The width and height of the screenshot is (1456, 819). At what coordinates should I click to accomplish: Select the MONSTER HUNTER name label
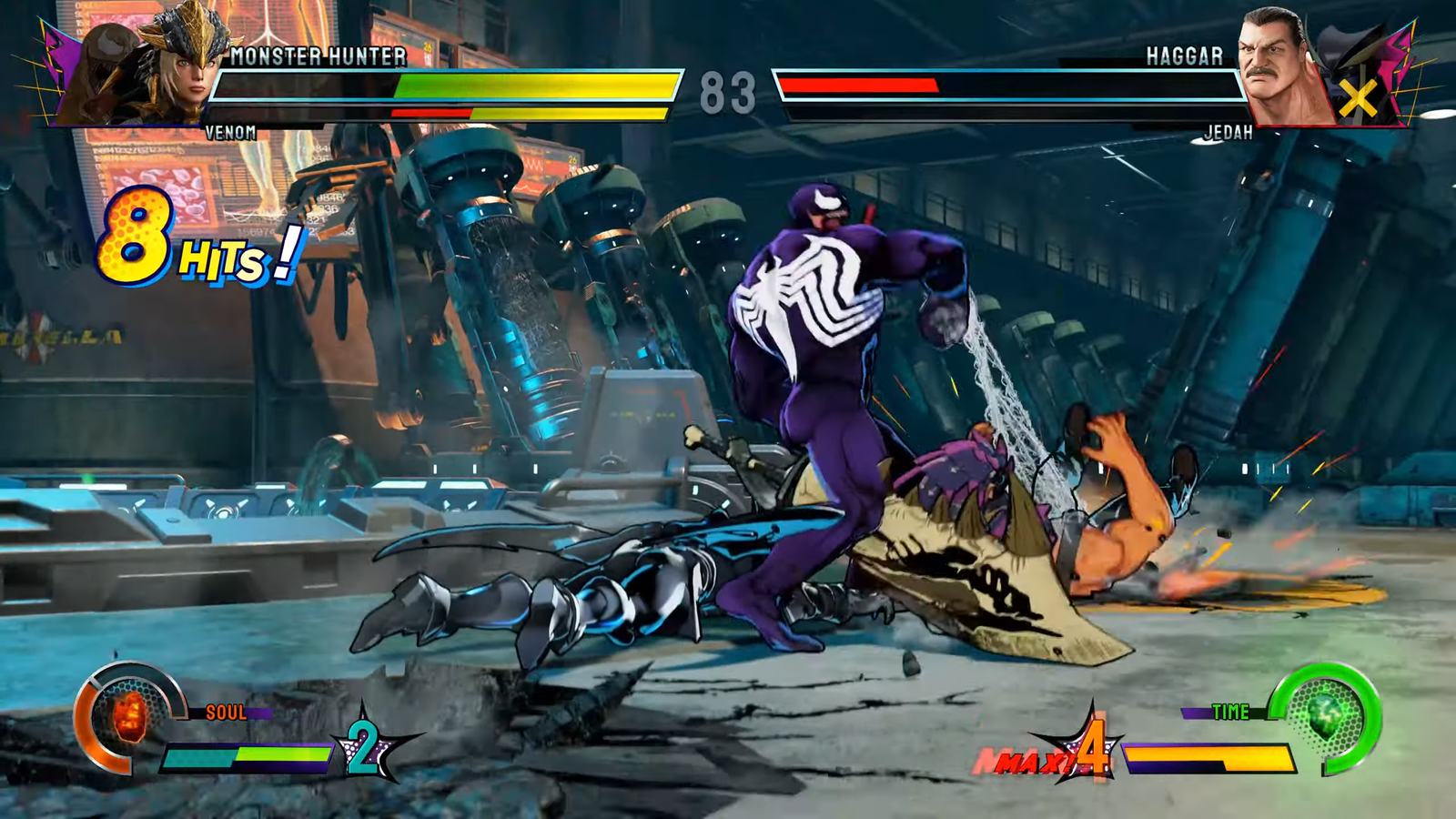(x=318, y=56)
